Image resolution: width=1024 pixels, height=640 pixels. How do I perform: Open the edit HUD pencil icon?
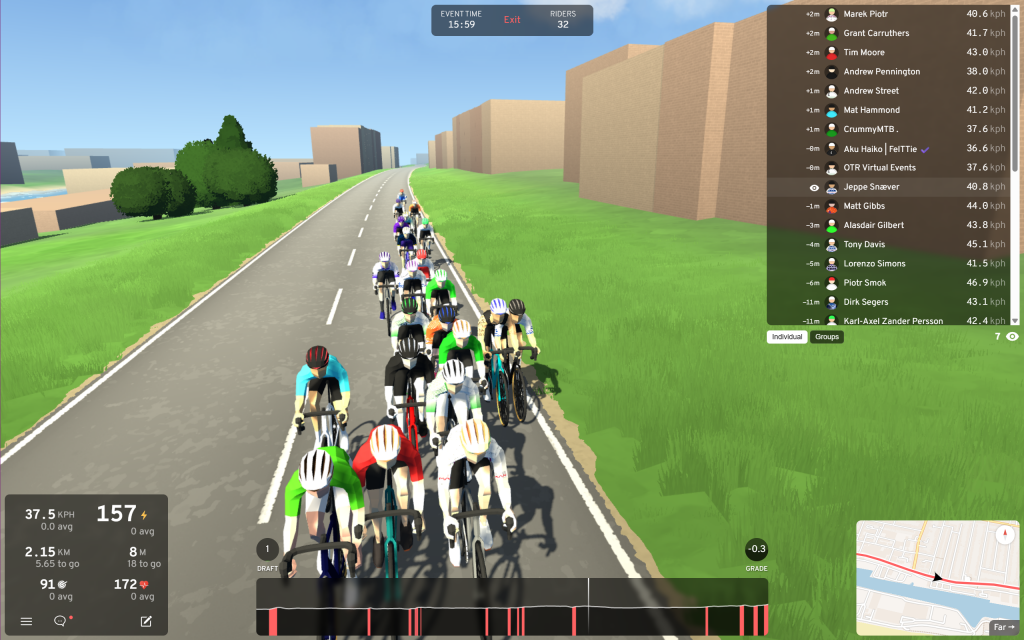pos(146,621)
